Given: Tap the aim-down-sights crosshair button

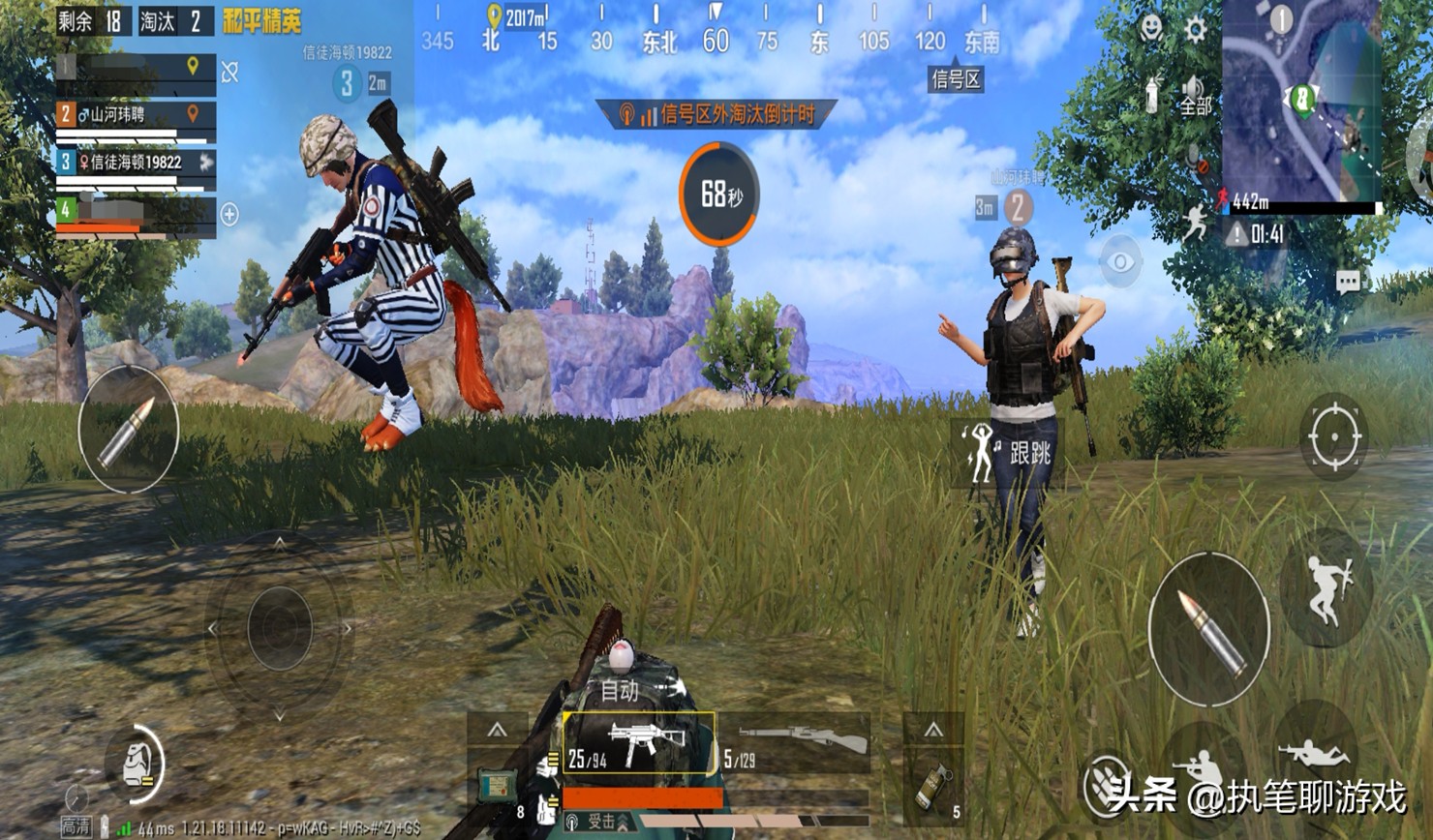Looking at the screenshot, I should 1333,436.
